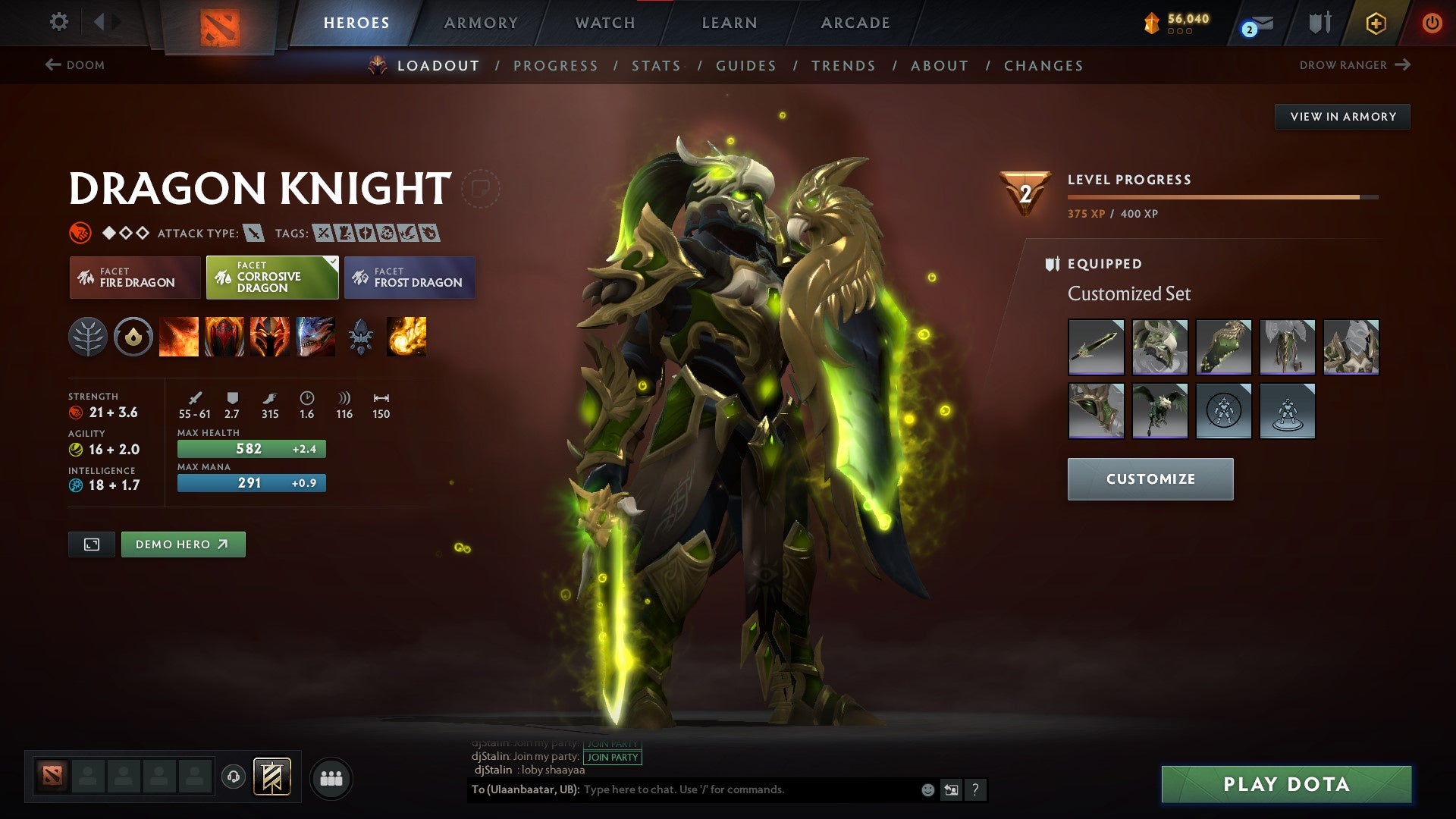Open the ARMORY menu
1456x819 pixels.
[481, 22]
